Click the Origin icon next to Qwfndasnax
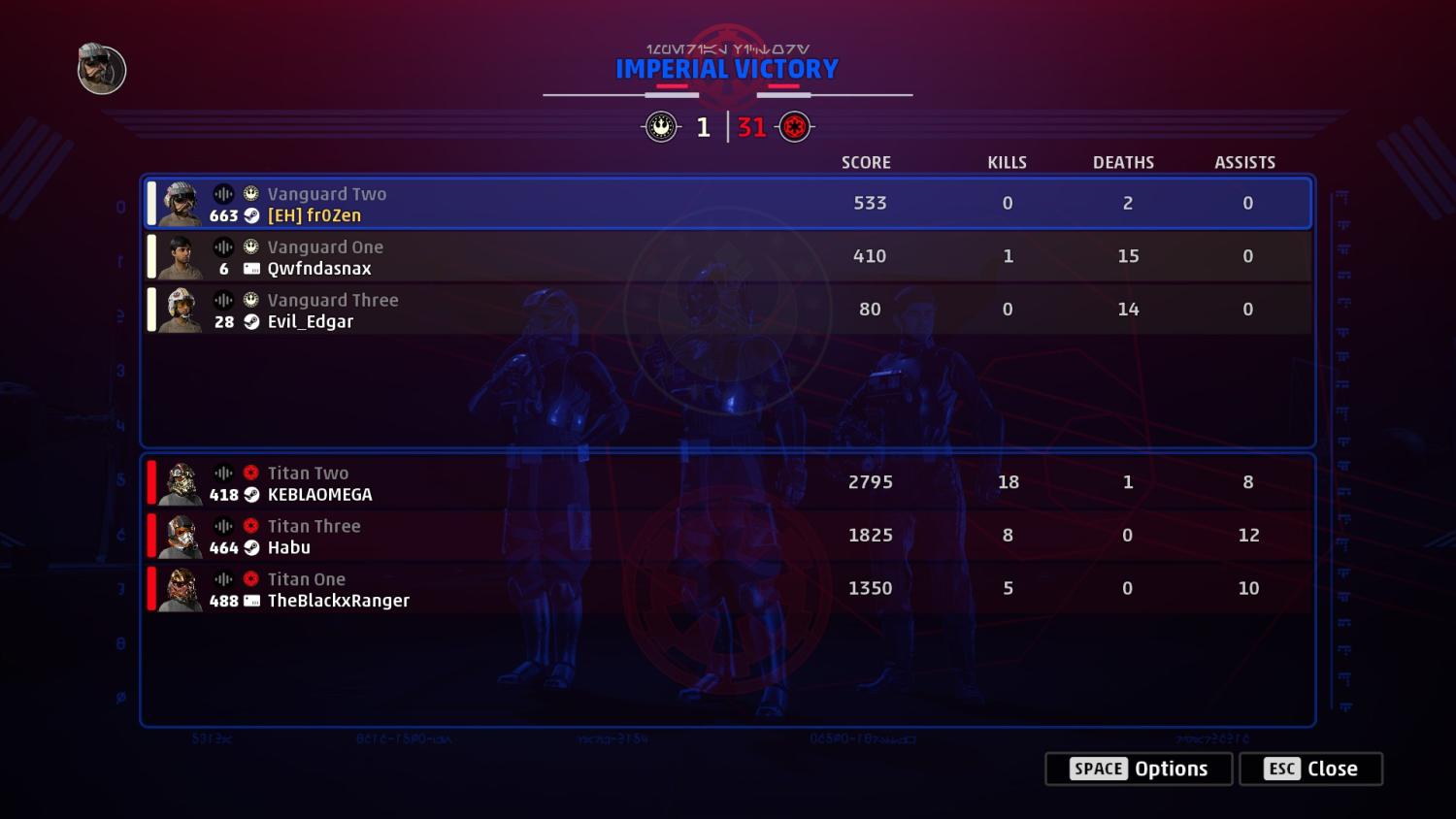The image size is (1456, 819). click(x=250, y=269)
